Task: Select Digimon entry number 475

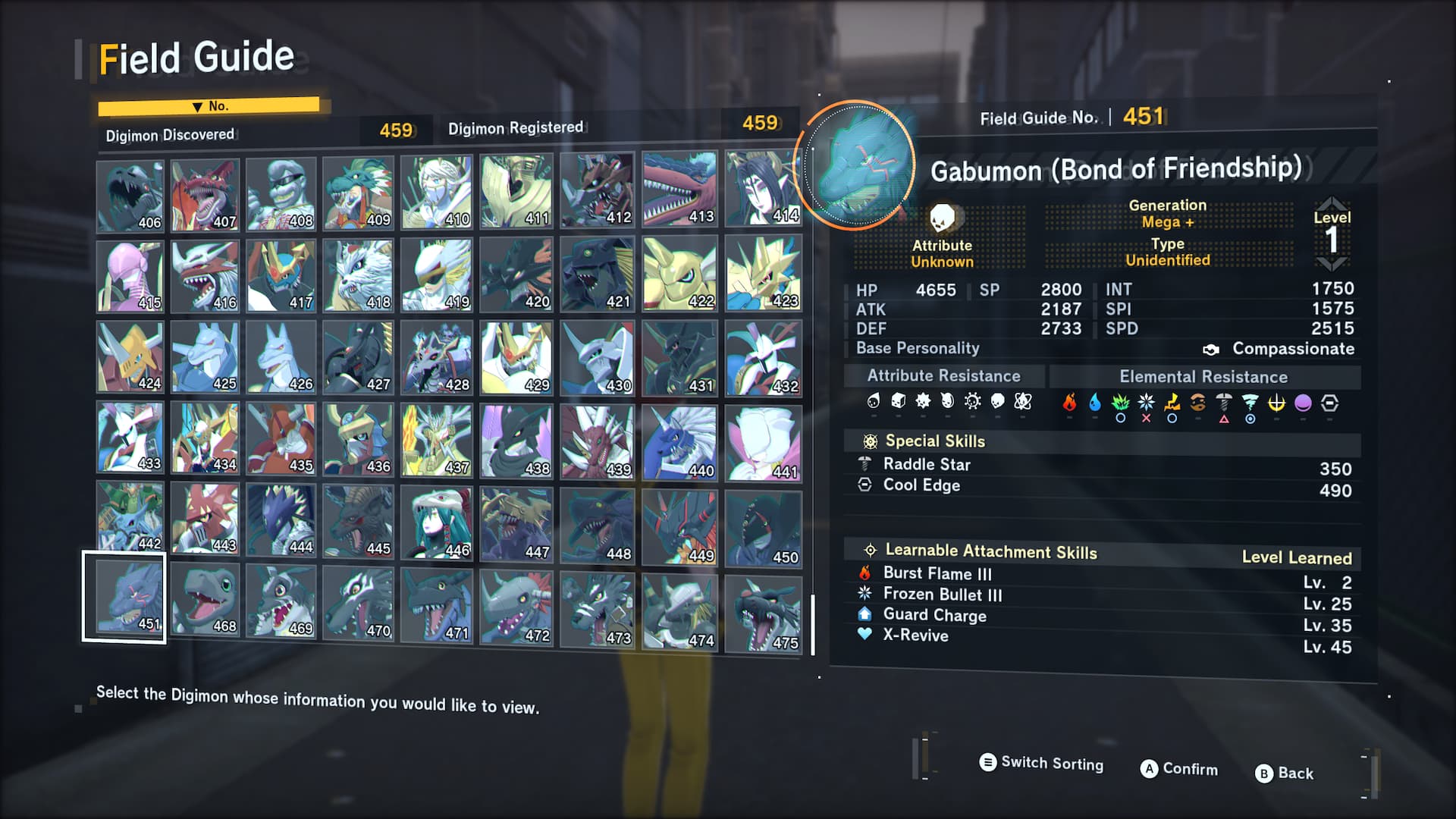Action: click(763, 614)
